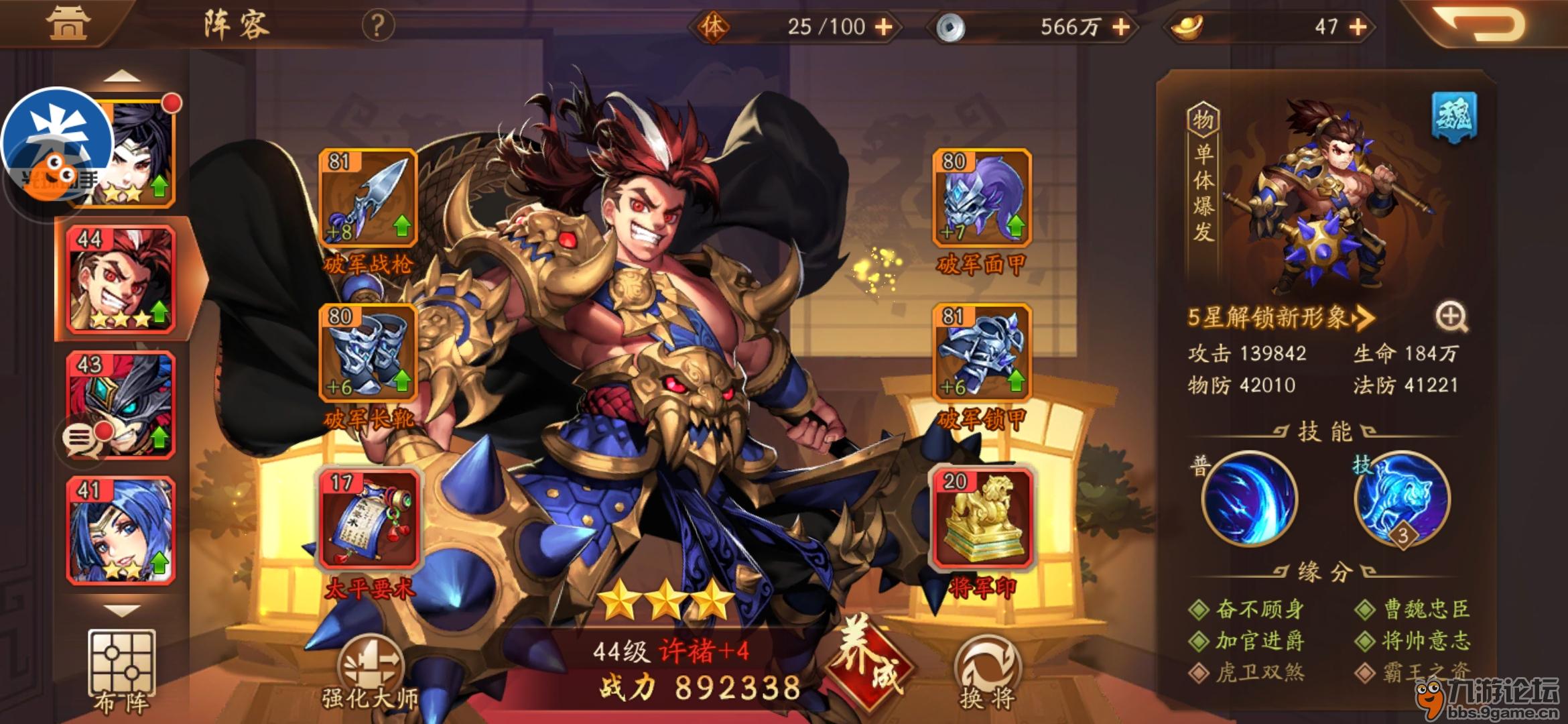
Task: Select the 破军战枪 weapon slot
Action: [368, 198]
